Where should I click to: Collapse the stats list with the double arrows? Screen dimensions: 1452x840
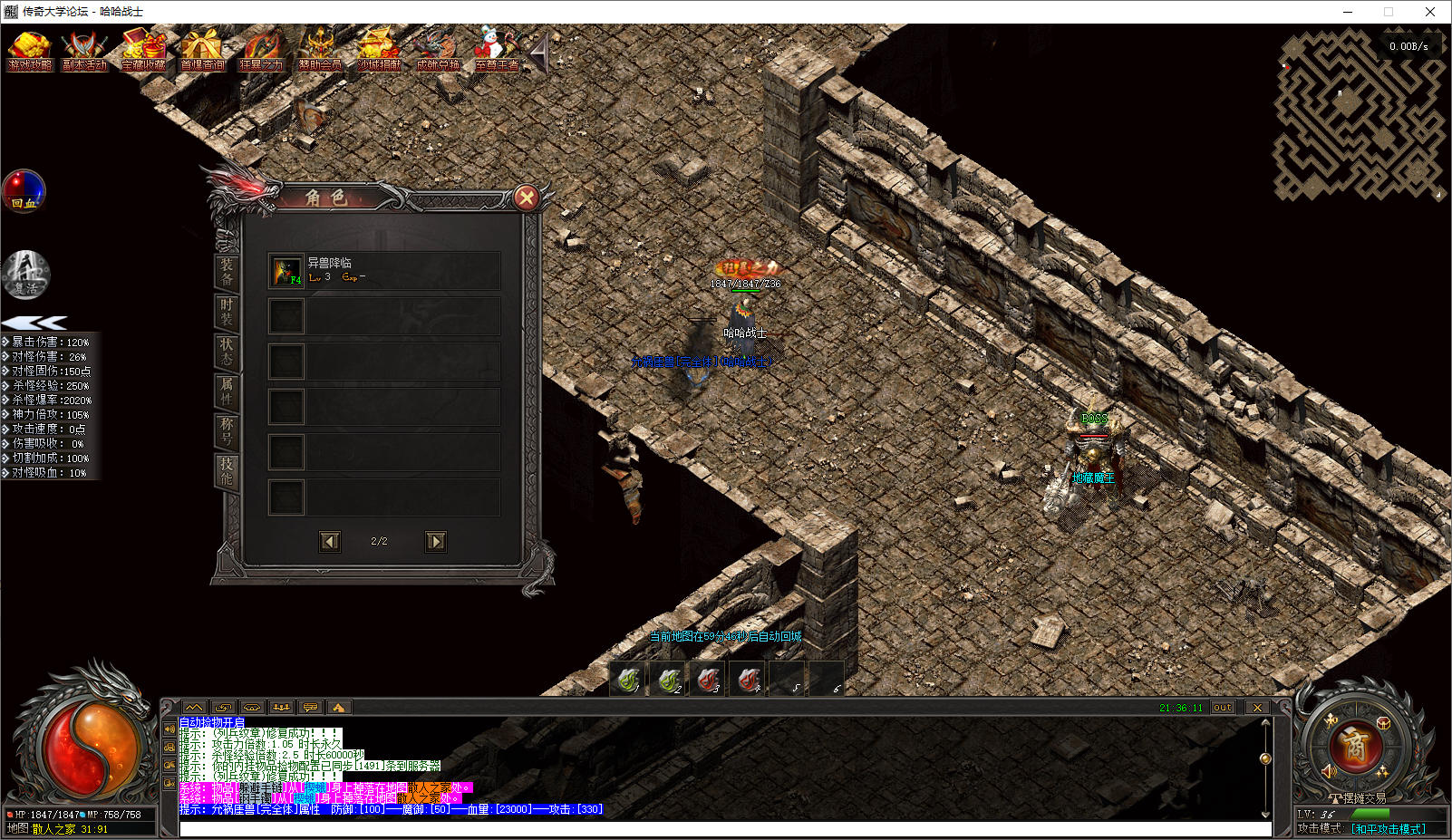34,323
